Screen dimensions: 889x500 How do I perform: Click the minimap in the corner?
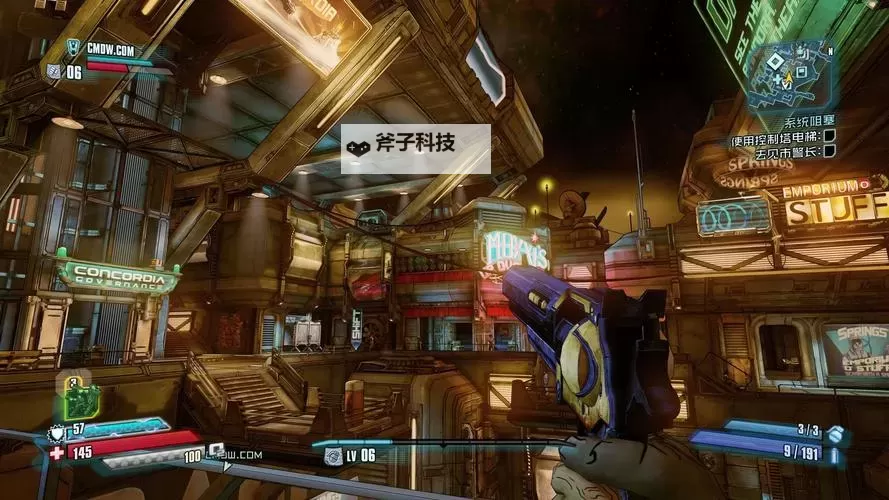click(x=792, y=74)
